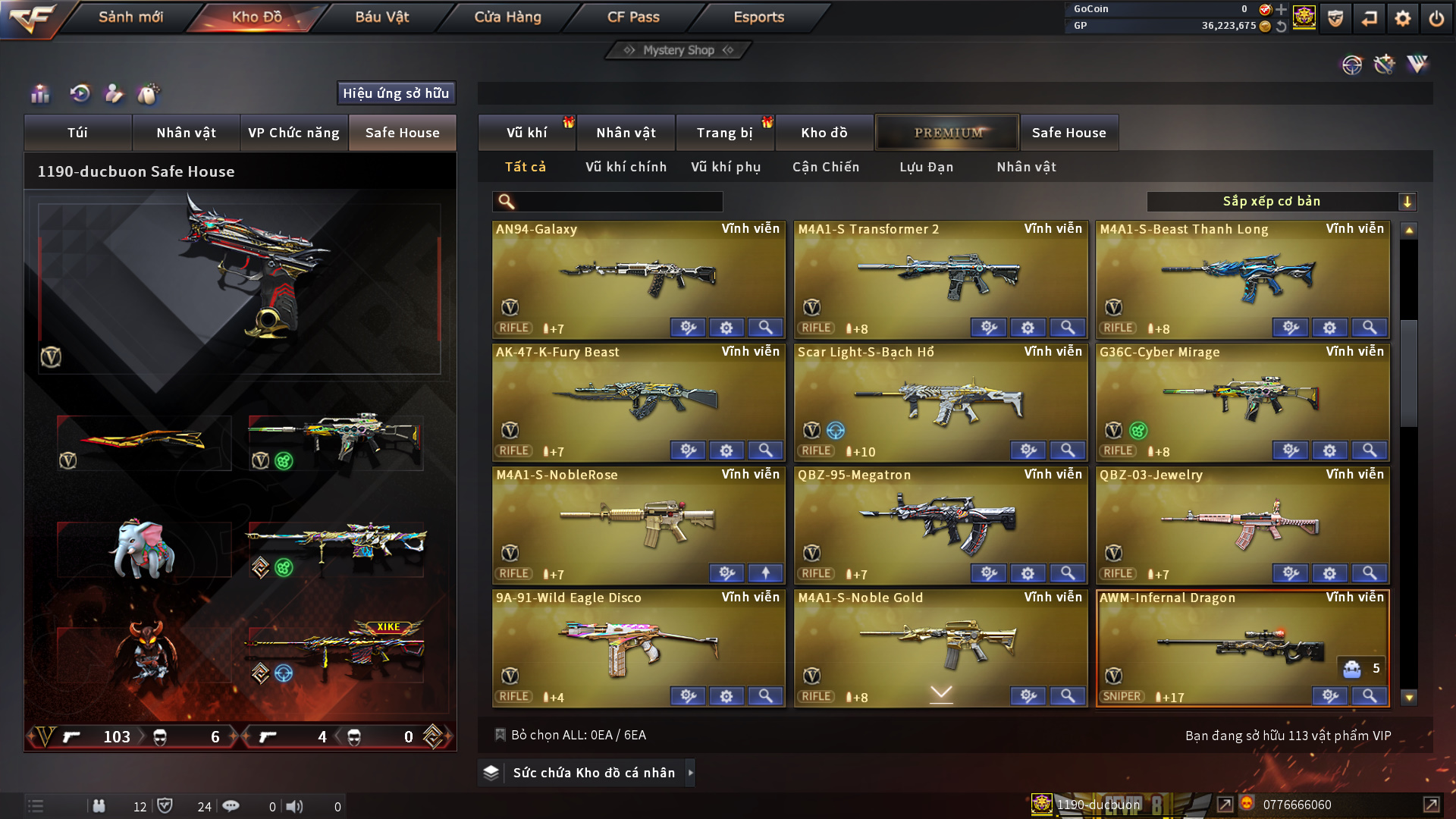Filter by Cận Chiến weapons

tap(826, 167)
